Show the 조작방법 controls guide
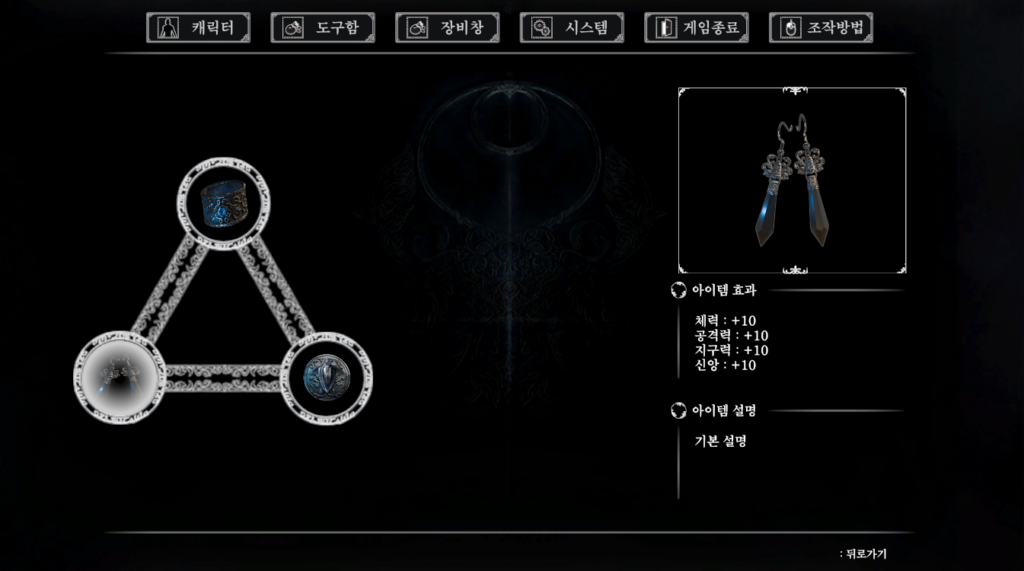1024x571 pixels. (820, 28)
